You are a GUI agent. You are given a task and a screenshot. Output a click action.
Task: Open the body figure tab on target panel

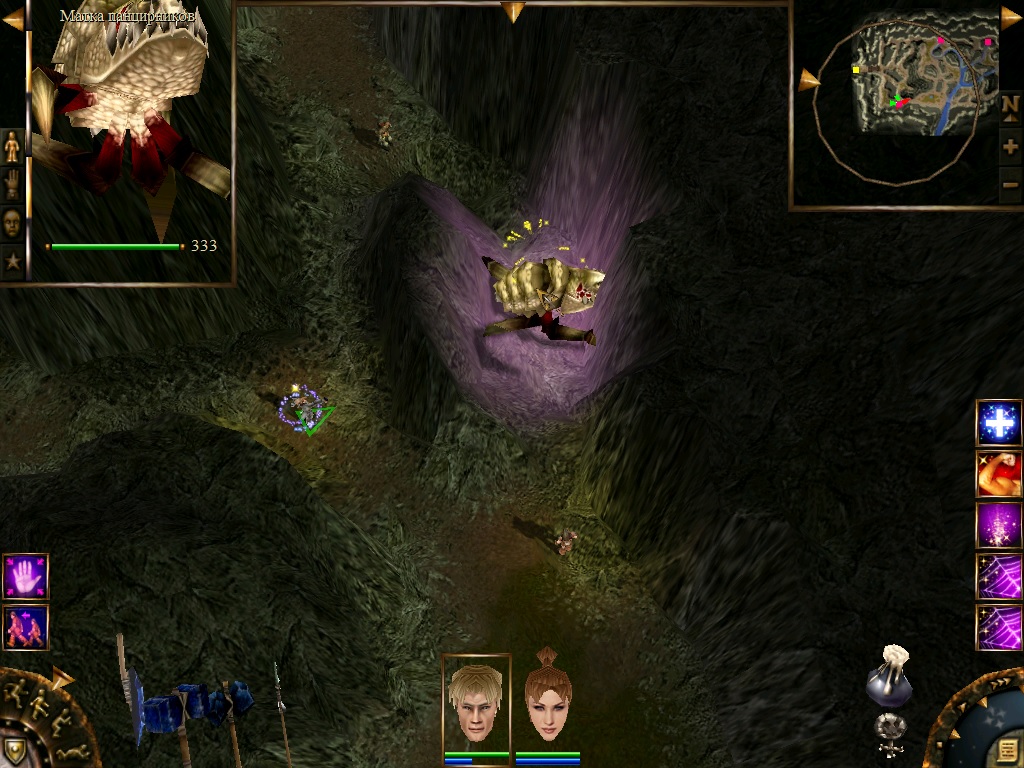pos(12,146)
